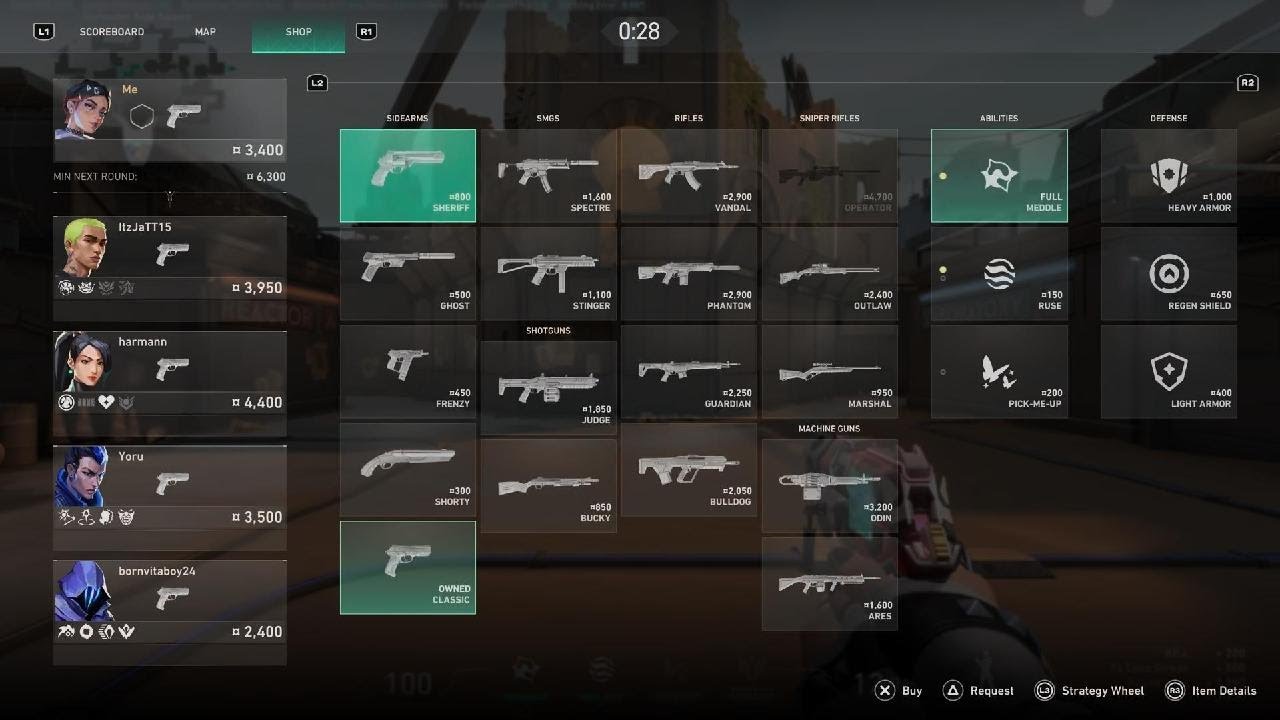Purchase the Judge shotgun
Image resolution: width=1280 pixels, height=720 pixels.
548,387
